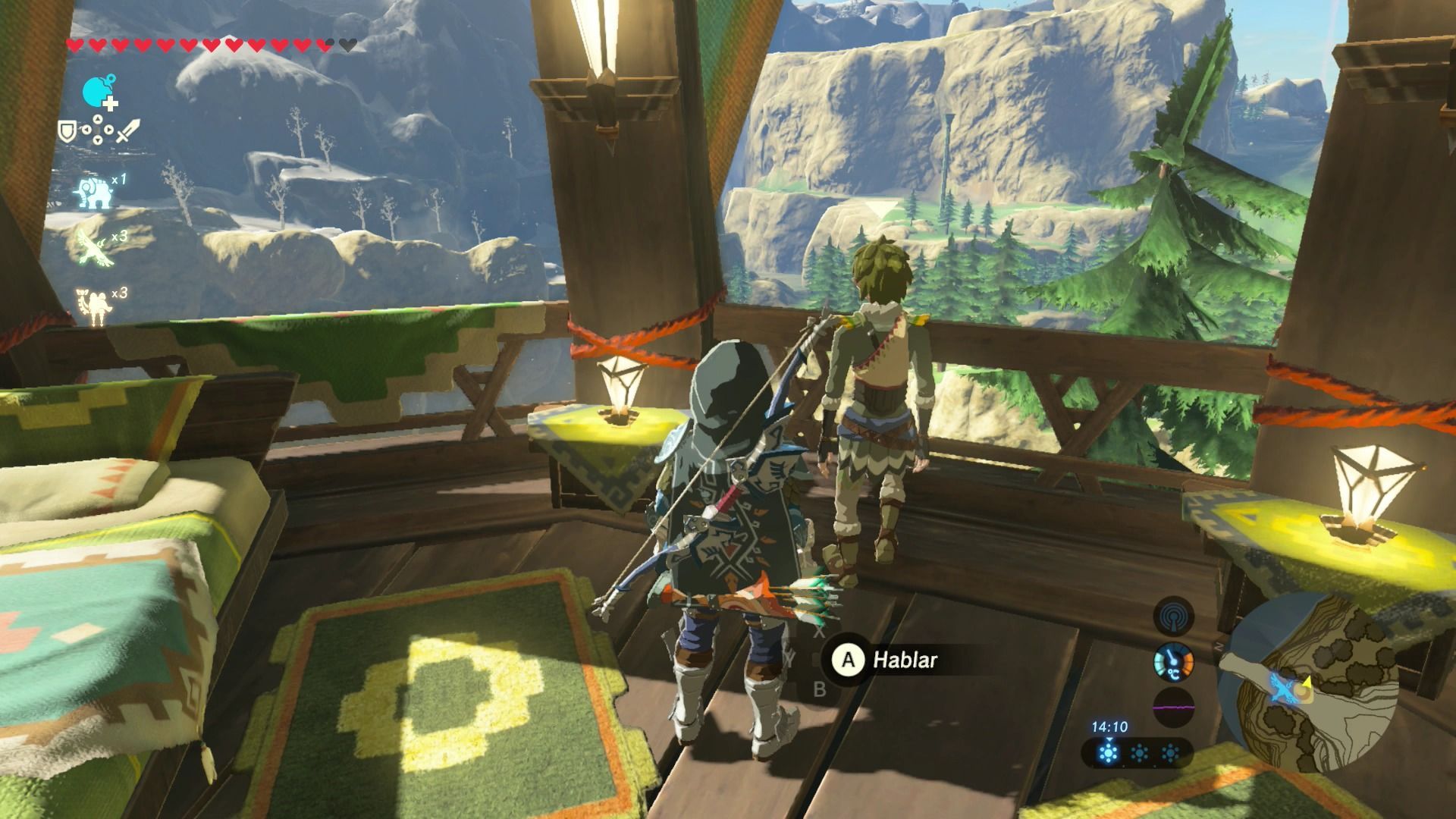This screenshot has width=1456, height=819.
Task: Click the sunny weather forecast panel
Action: click(1138, 753)
